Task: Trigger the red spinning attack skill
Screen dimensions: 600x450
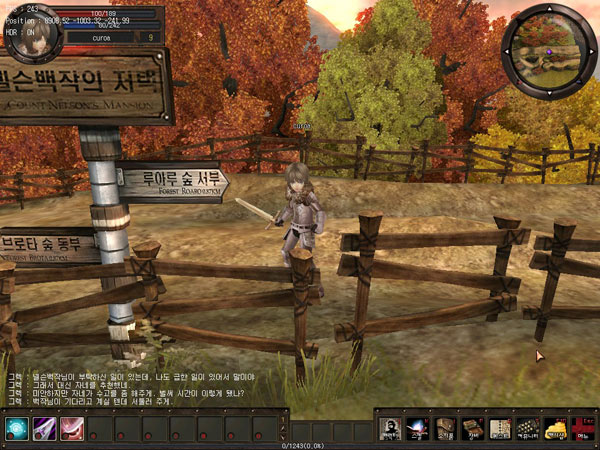Action: (x=72, y=428)
